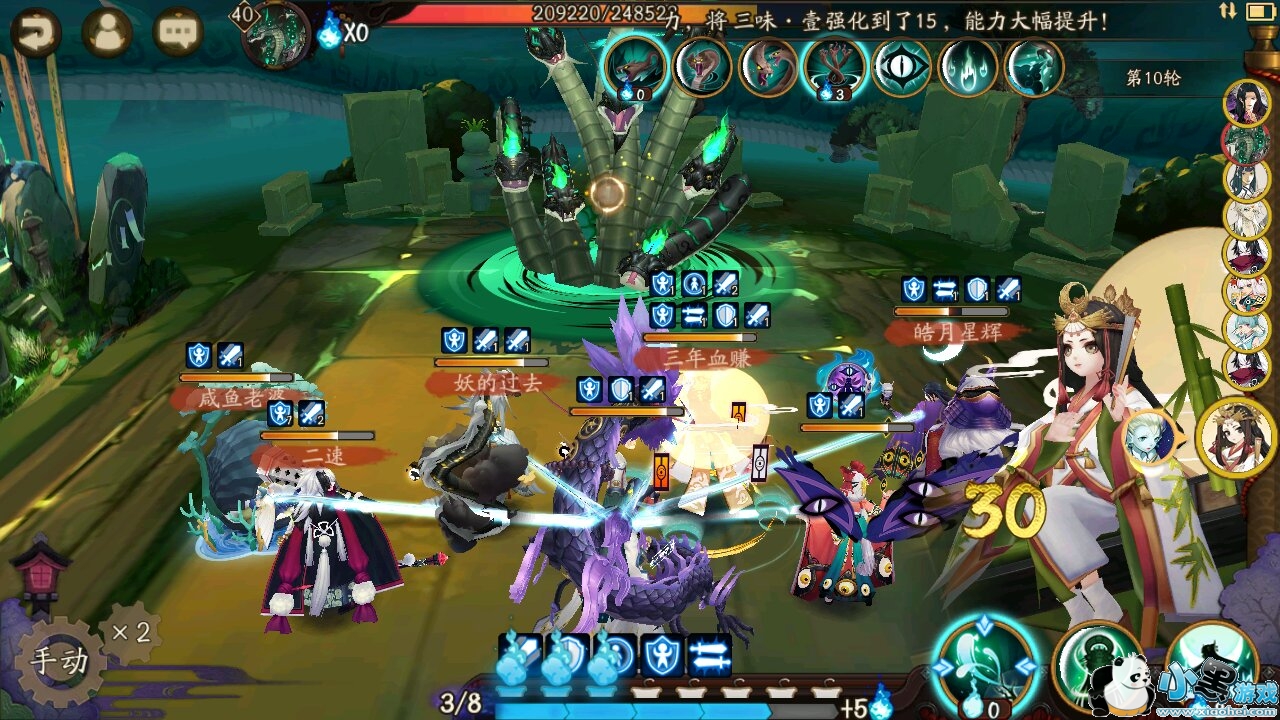Select the 皓月星辉 player name tag
This screenshot has height=720, width=1280.
point(955,331)
